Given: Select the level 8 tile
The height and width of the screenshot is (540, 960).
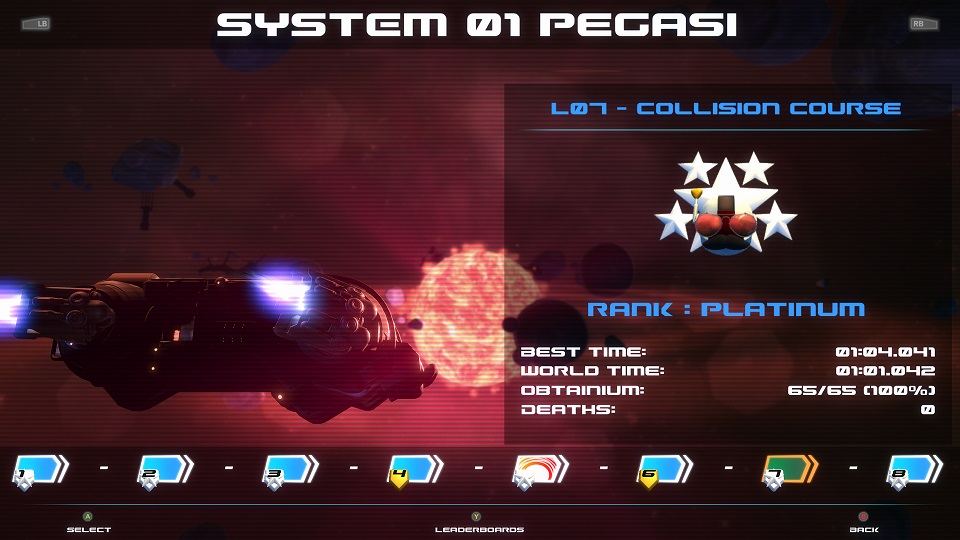Looking at the screenshot, I should tap(915, 469).
